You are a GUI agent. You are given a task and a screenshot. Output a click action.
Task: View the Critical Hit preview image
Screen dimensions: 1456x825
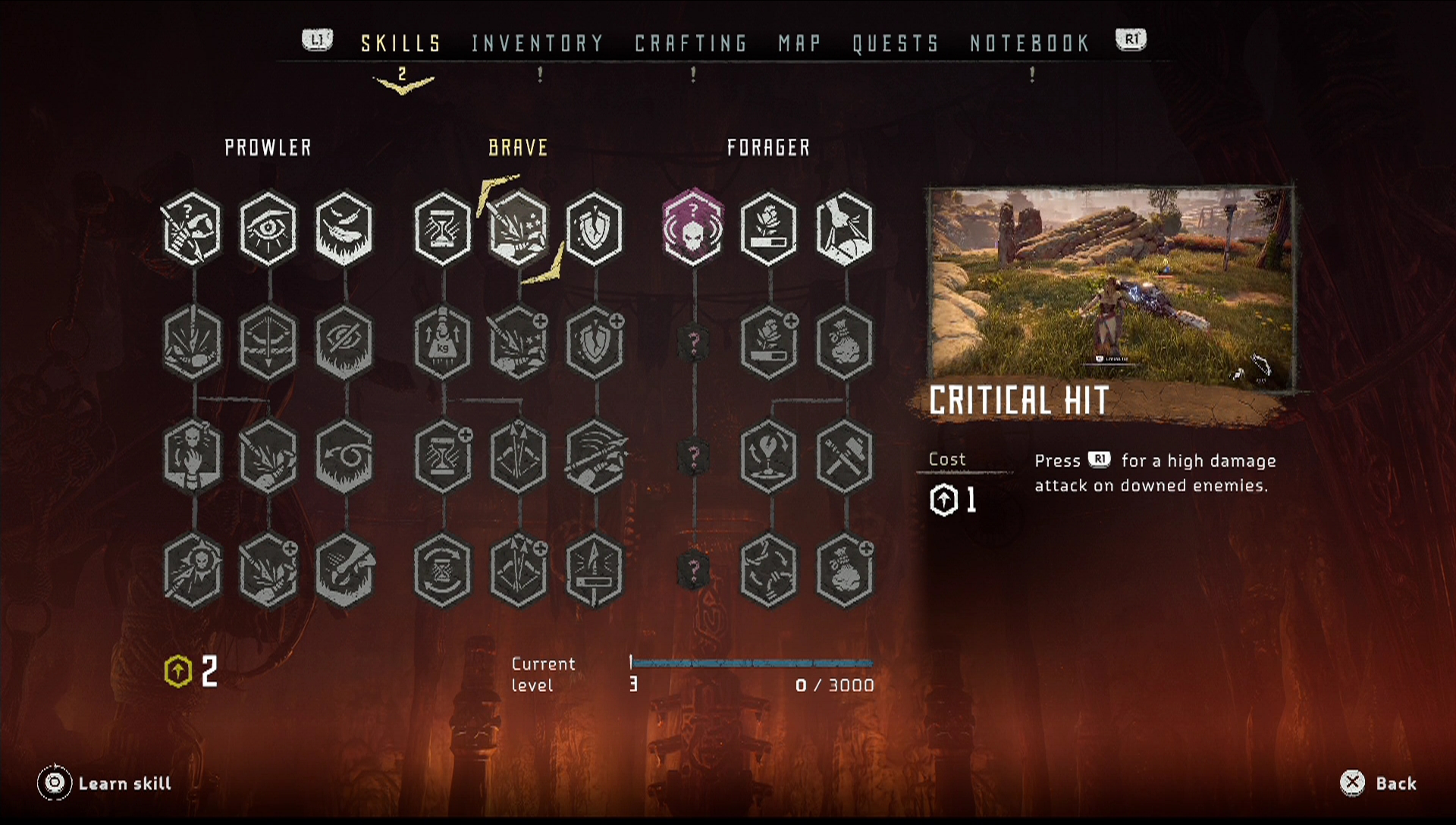click(1111, 288)
